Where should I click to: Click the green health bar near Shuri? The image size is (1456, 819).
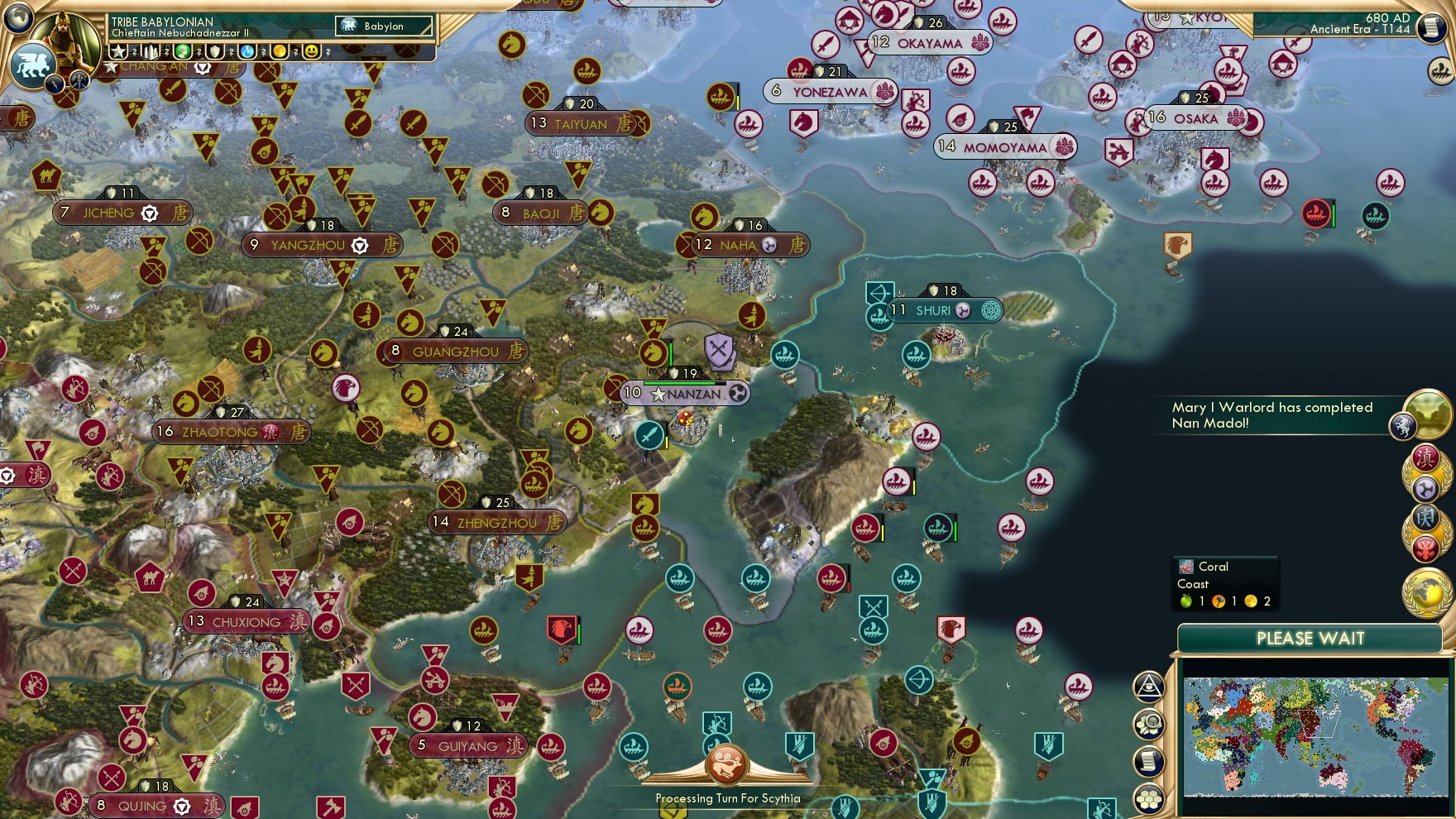[955, 531]
